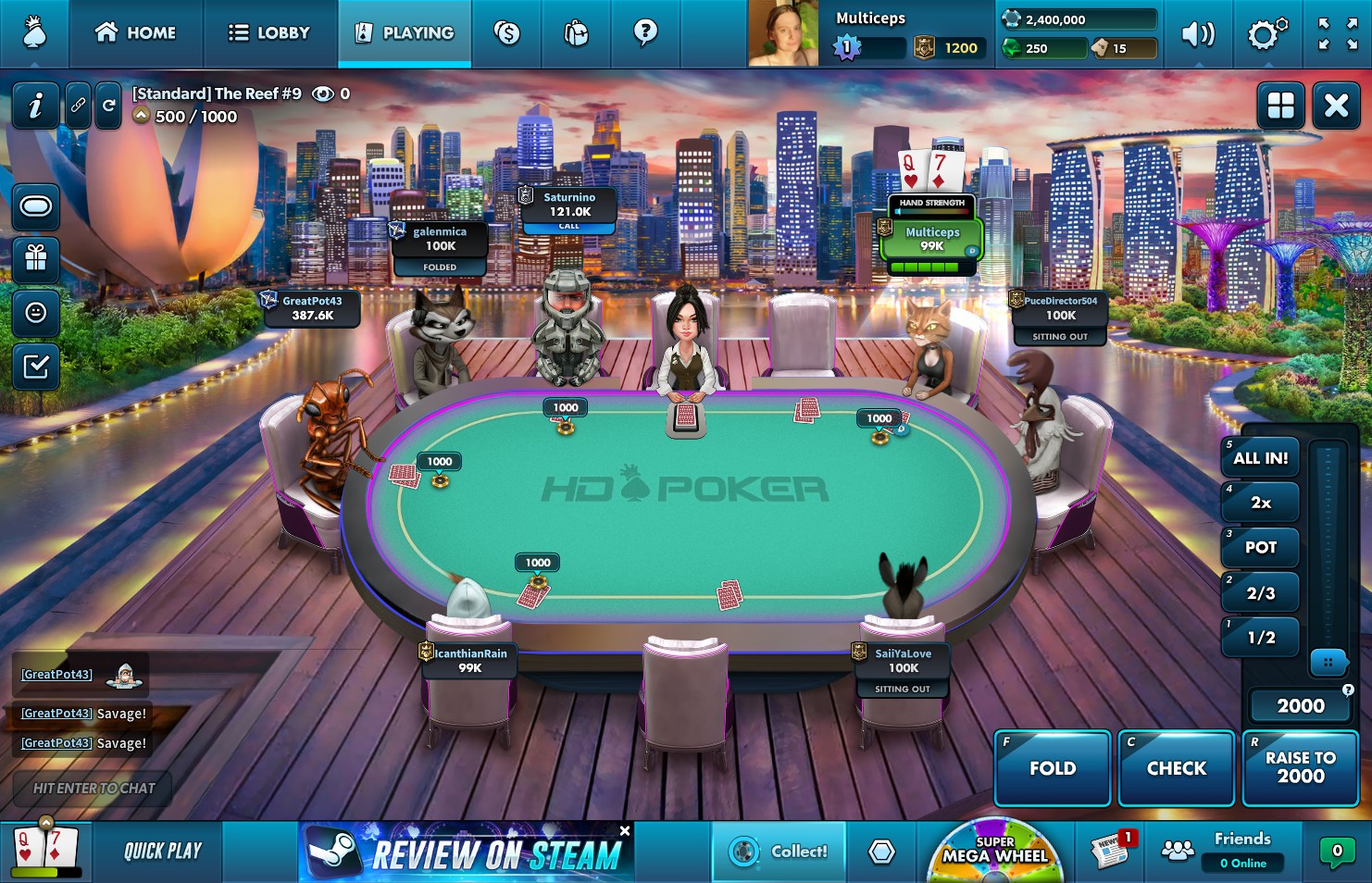Open the gift box menu

[36, 259]
